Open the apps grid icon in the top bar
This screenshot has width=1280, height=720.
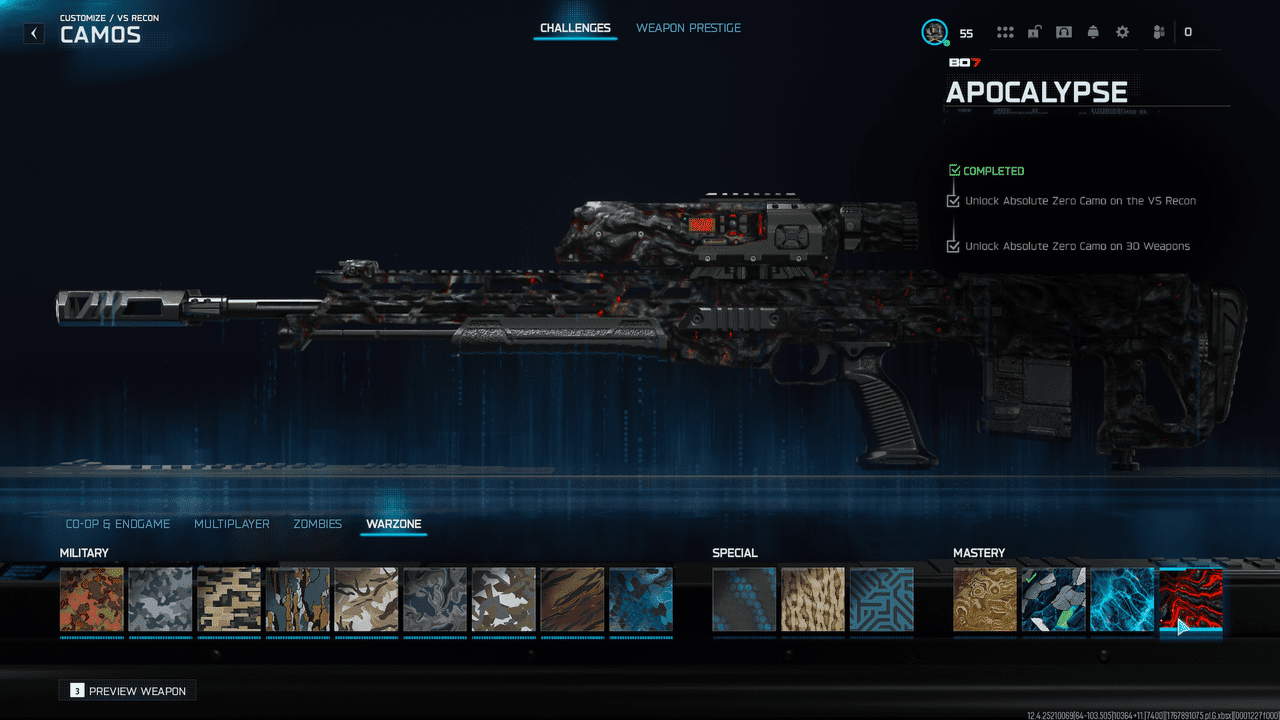[x=1004, y=31]
